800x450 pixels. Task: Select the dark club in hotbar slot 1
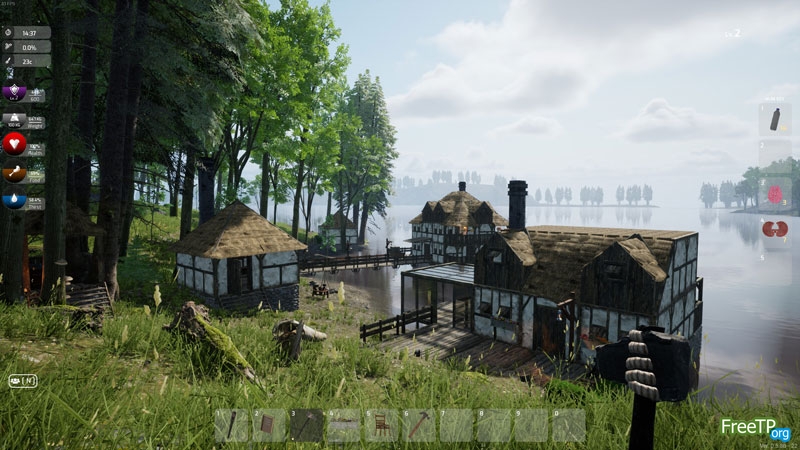click(x=231, y=426)
